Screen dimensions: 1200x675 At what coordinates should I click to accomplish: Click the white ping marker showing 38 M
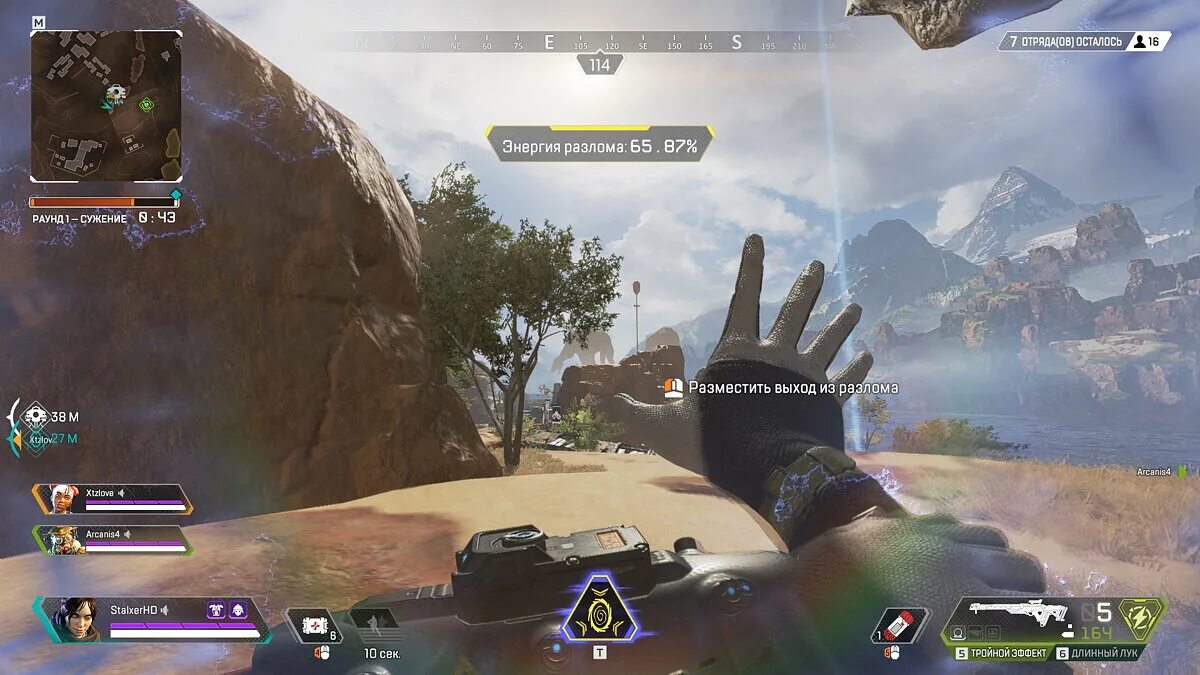37,414
